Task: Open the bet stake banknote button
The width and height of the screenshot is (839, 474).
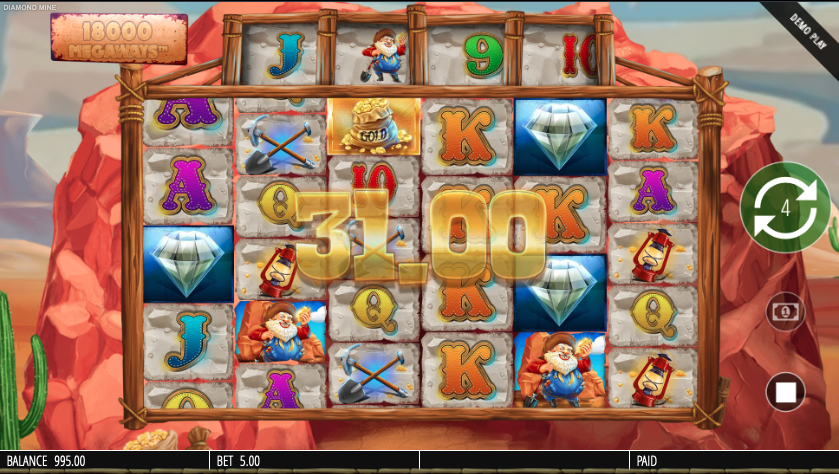Action: (x=785, y=312)
